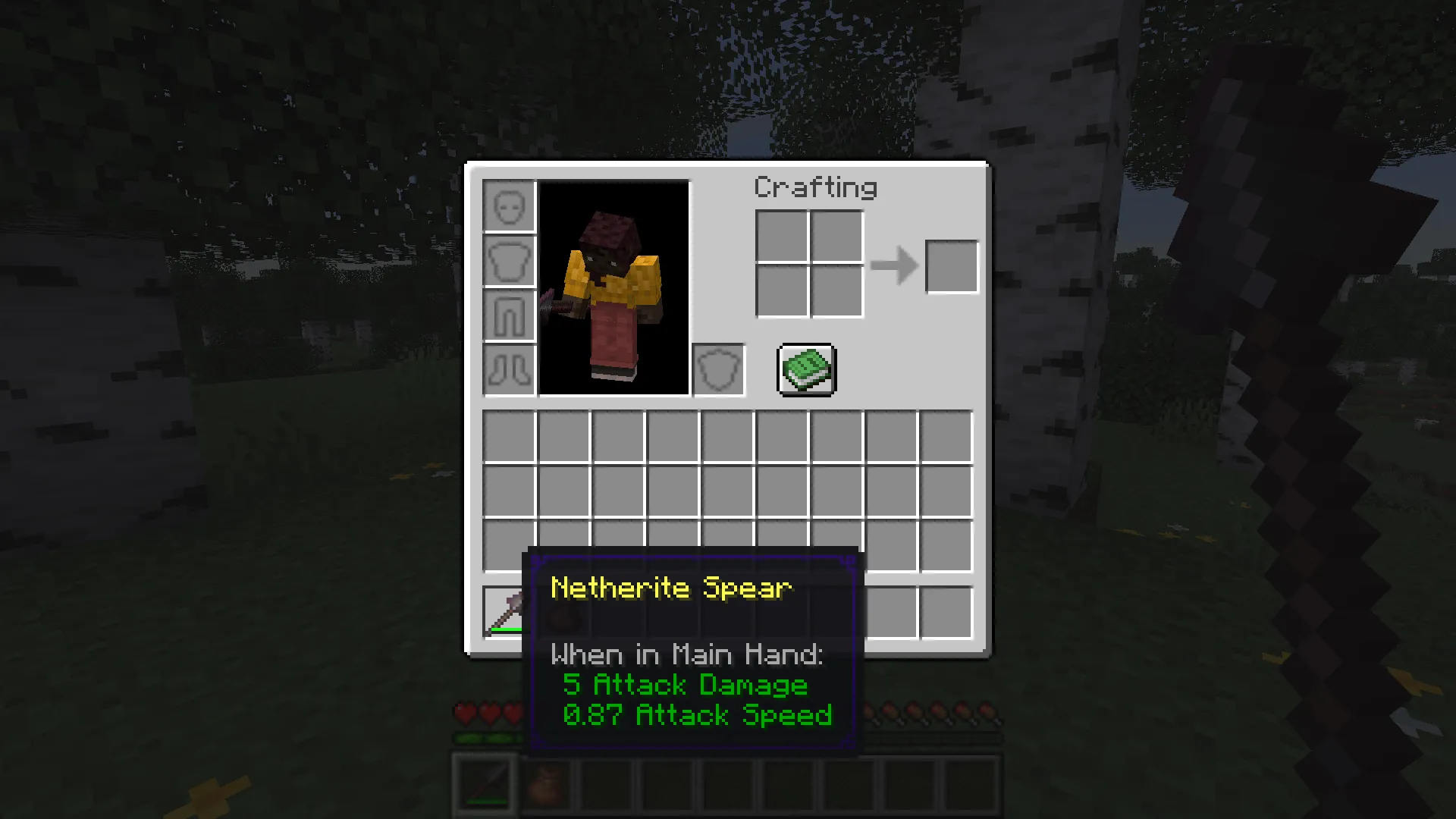
Task: Click the chestplate armor slot
Action: [x=510, y=260]
